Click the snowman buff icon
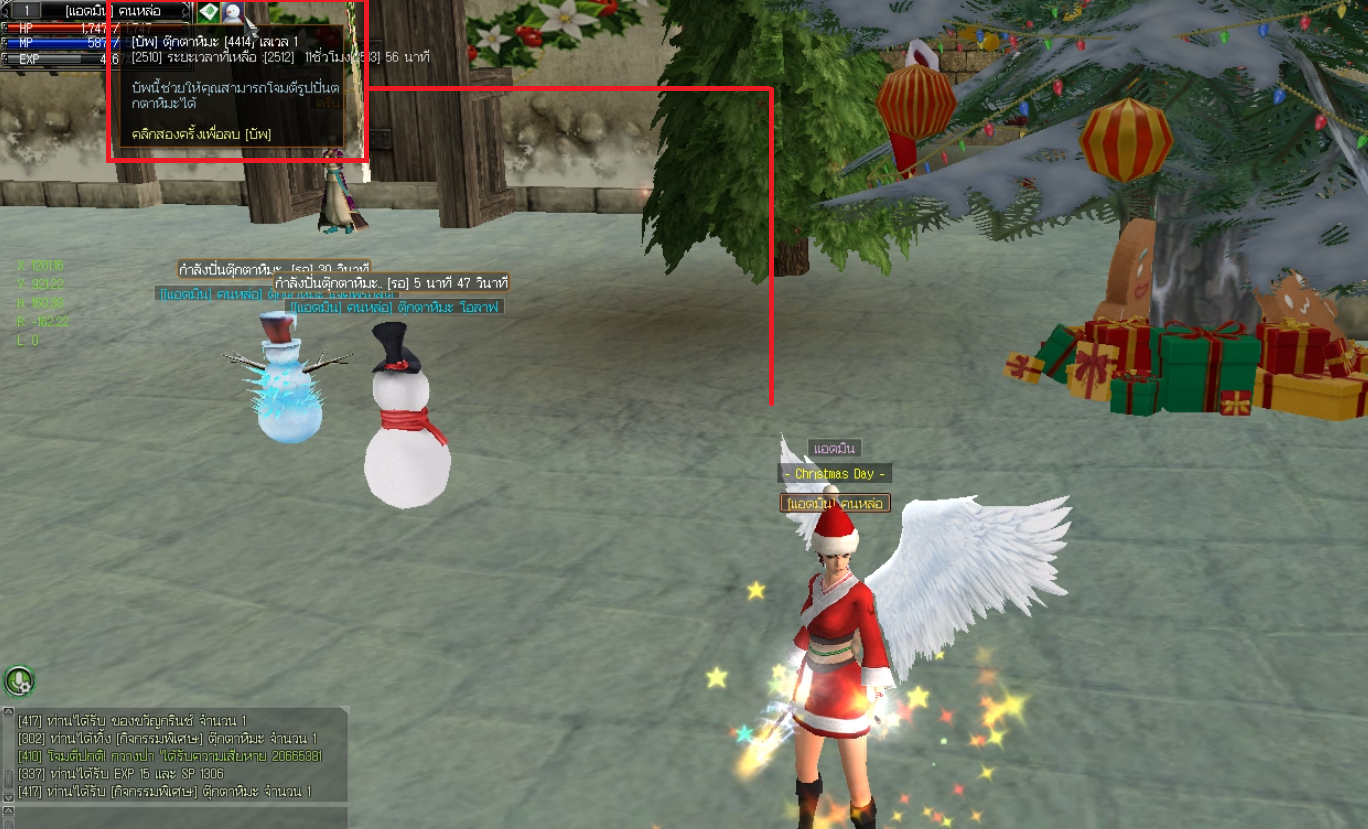 tap(232, 12)
